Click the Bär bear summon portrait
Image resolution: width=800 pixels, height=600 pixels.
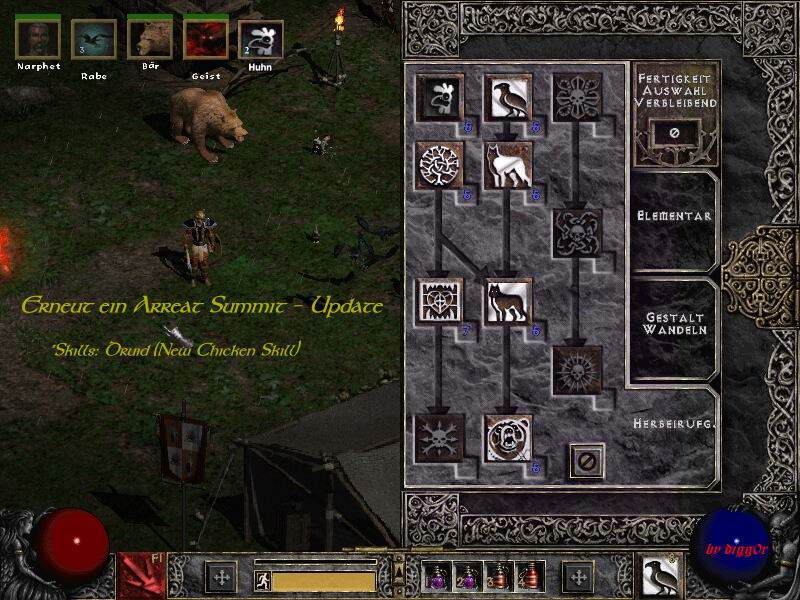[150, 39]
